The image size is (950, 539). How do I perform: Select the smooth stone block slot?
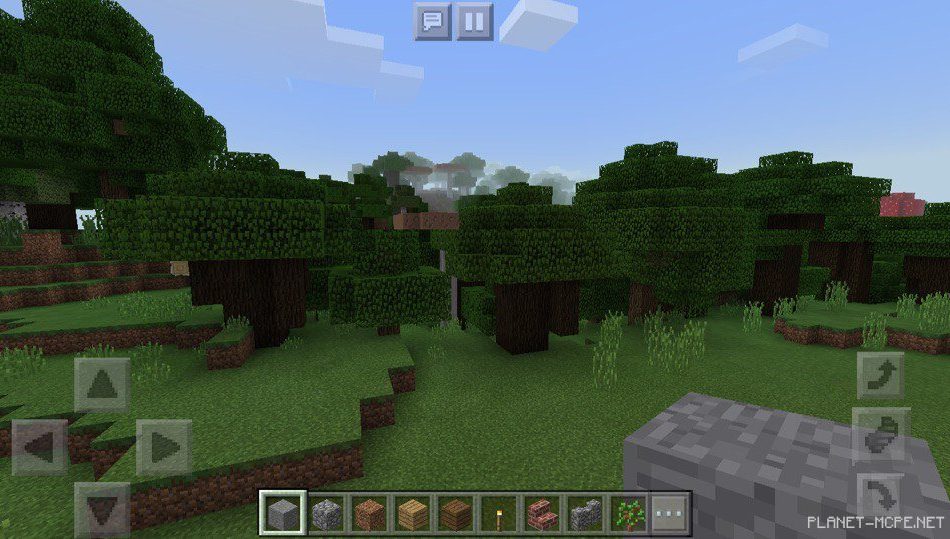pos(283,514)
